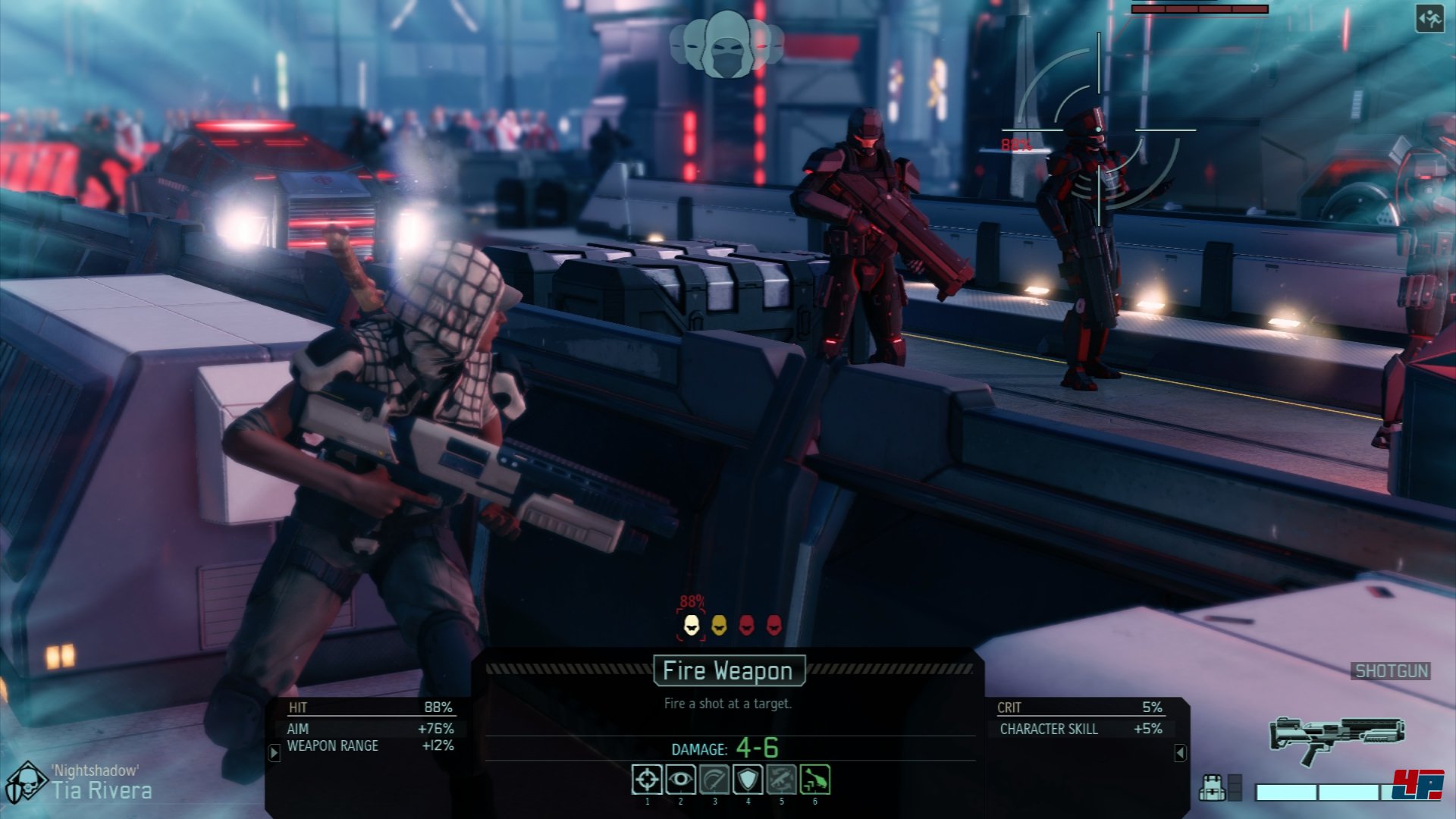Choose the sword slash ability icon
This screenshot has width=1456, height=819.
(714, 780)
